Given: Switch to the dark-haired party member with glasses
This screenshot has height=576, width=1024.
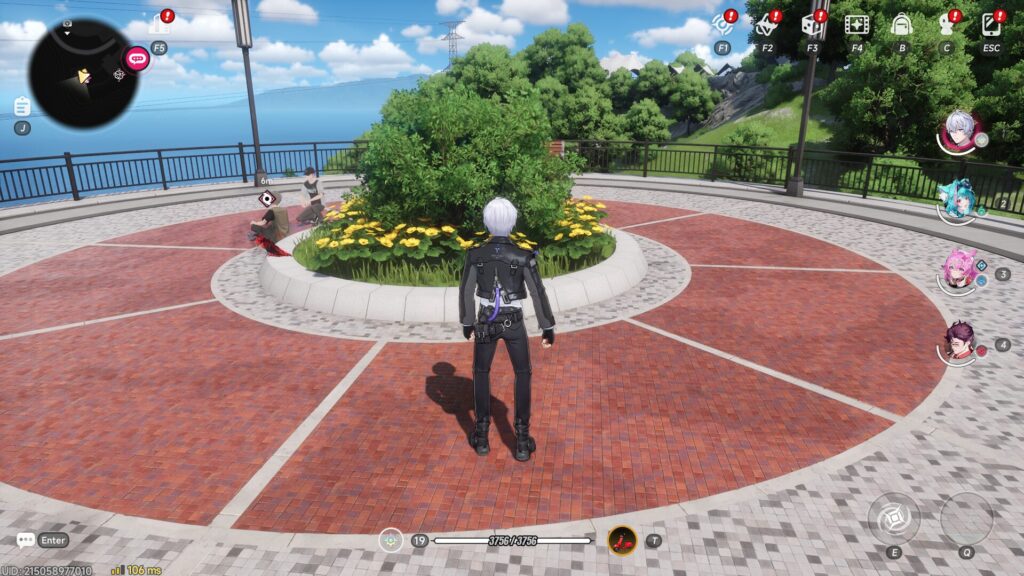Looking at the screenshot, I should [x=960, y=341].
